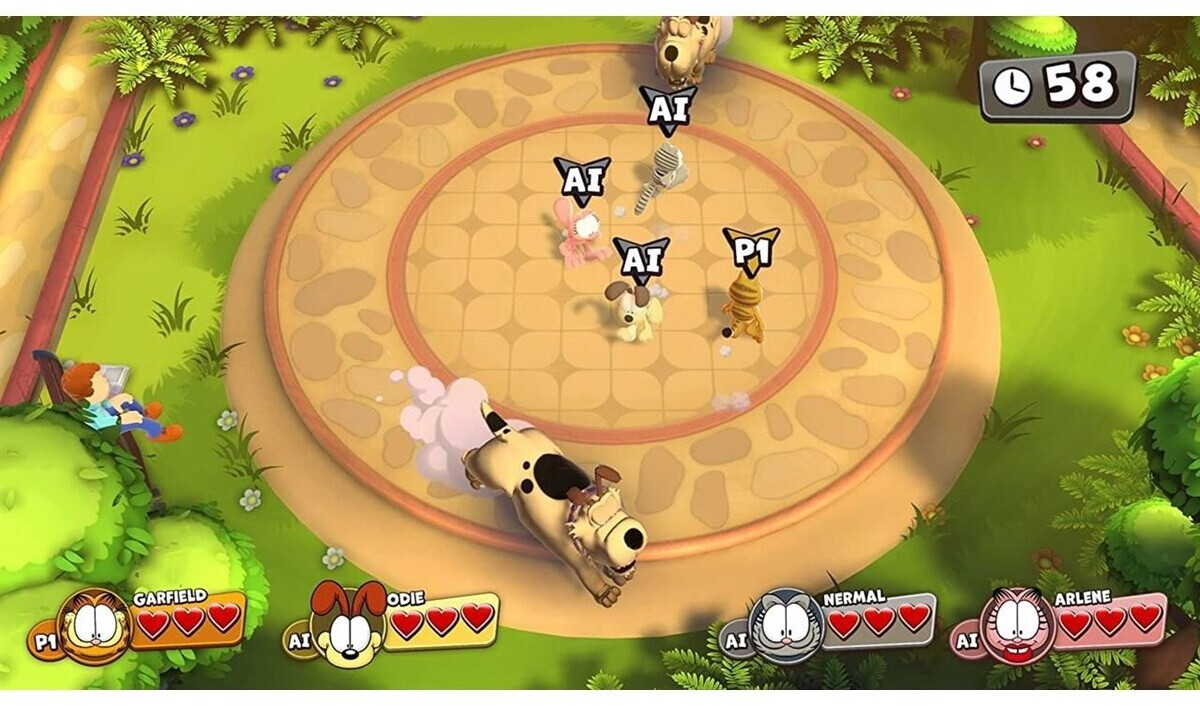Click Arlene's pink cat portrait
1200x706 pixels.
point(1018,626)
